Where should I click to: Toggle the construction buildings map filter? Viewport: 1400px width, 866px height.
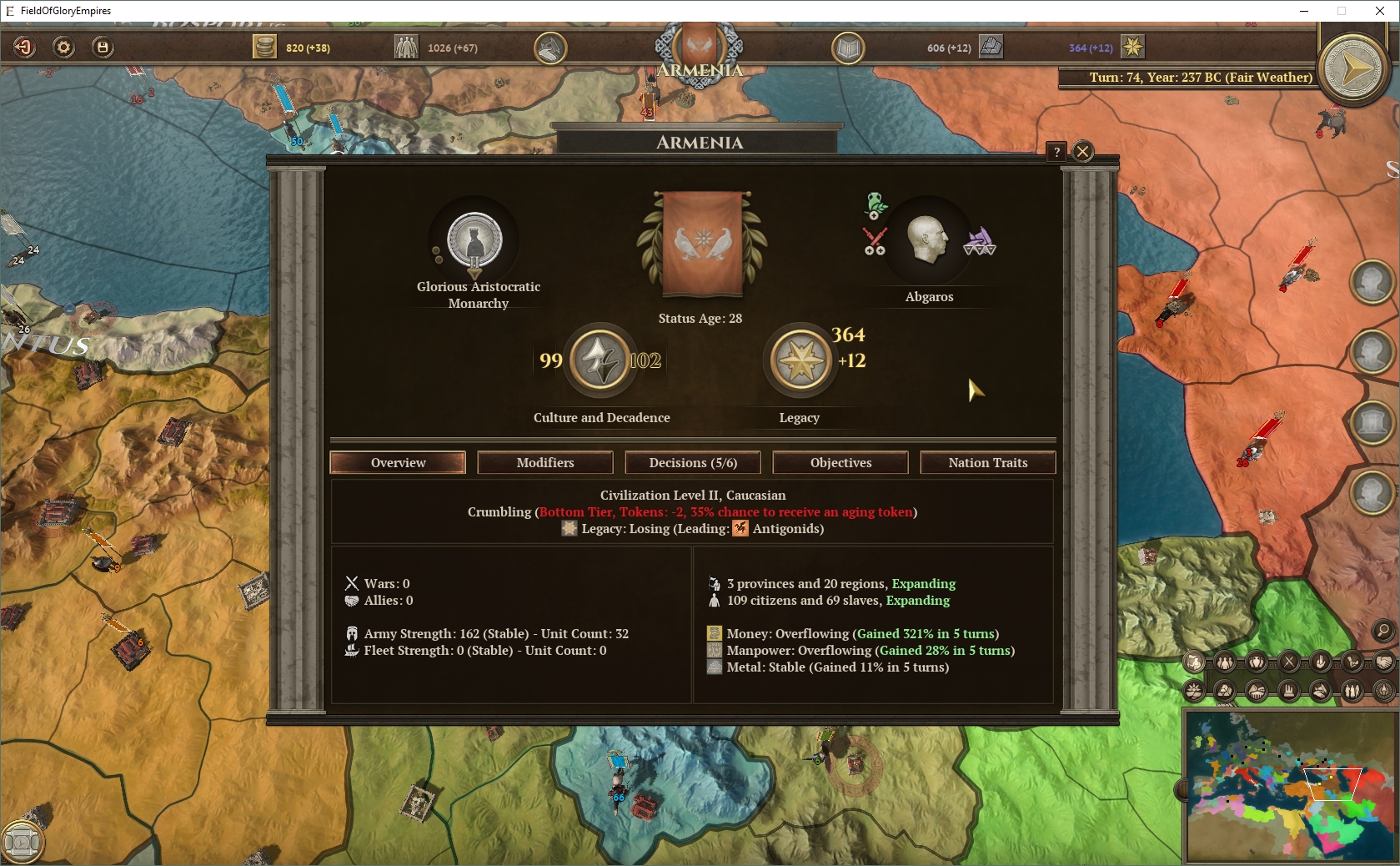click(x=1288, y=691)
